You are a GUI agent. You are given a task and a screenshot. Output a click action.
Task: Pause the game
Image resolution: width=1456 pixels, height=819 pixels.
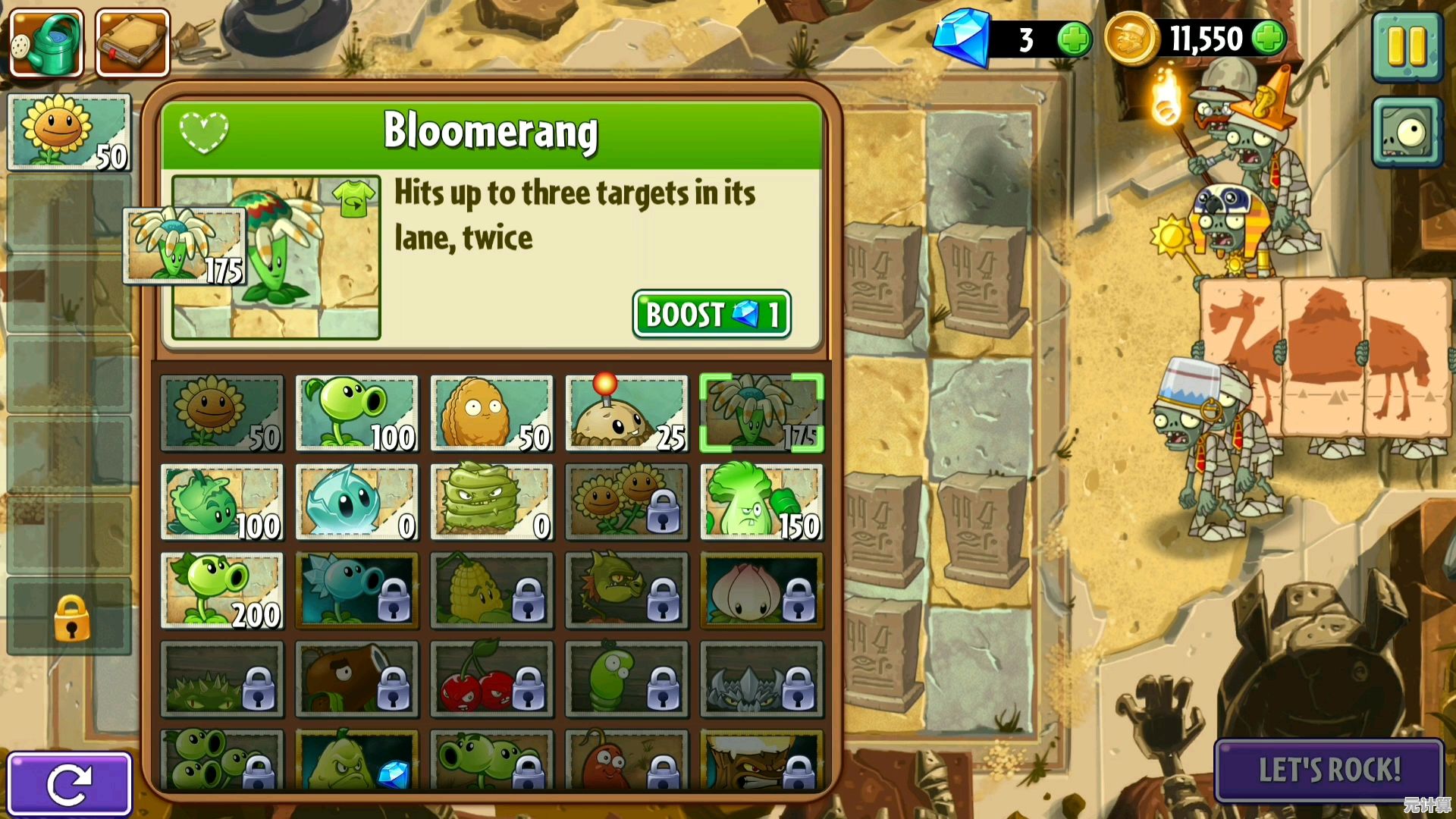tap(1407, 45)
